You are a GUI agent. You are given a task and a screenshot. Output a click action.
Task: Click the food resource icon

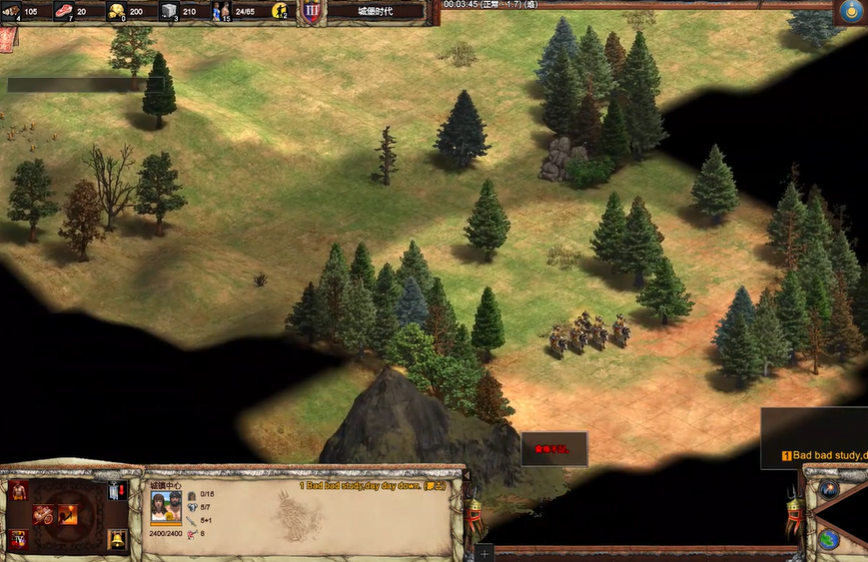click(x=64, y=11)
